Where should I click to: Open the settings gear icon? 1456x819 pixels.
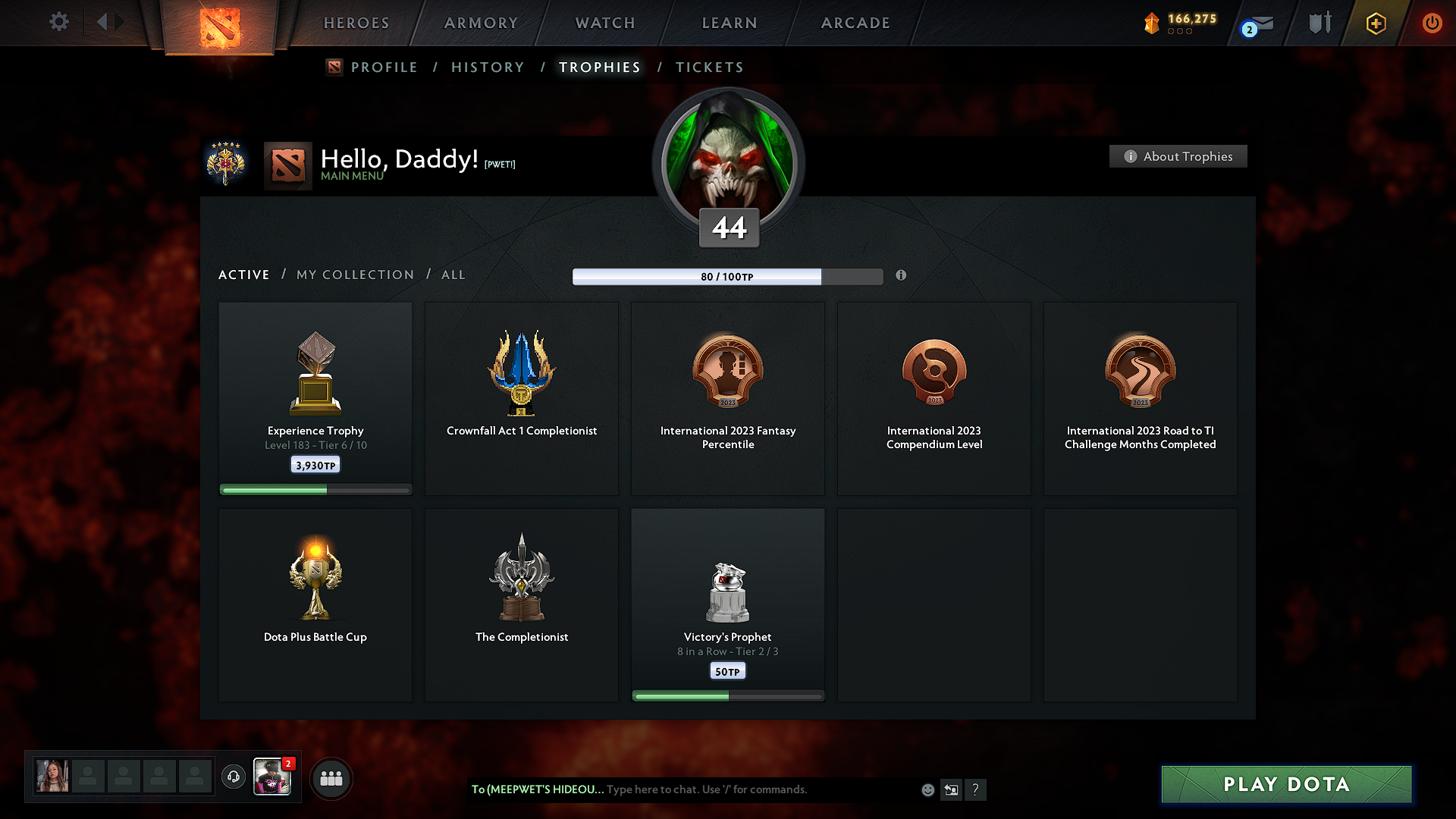(59, 22)
